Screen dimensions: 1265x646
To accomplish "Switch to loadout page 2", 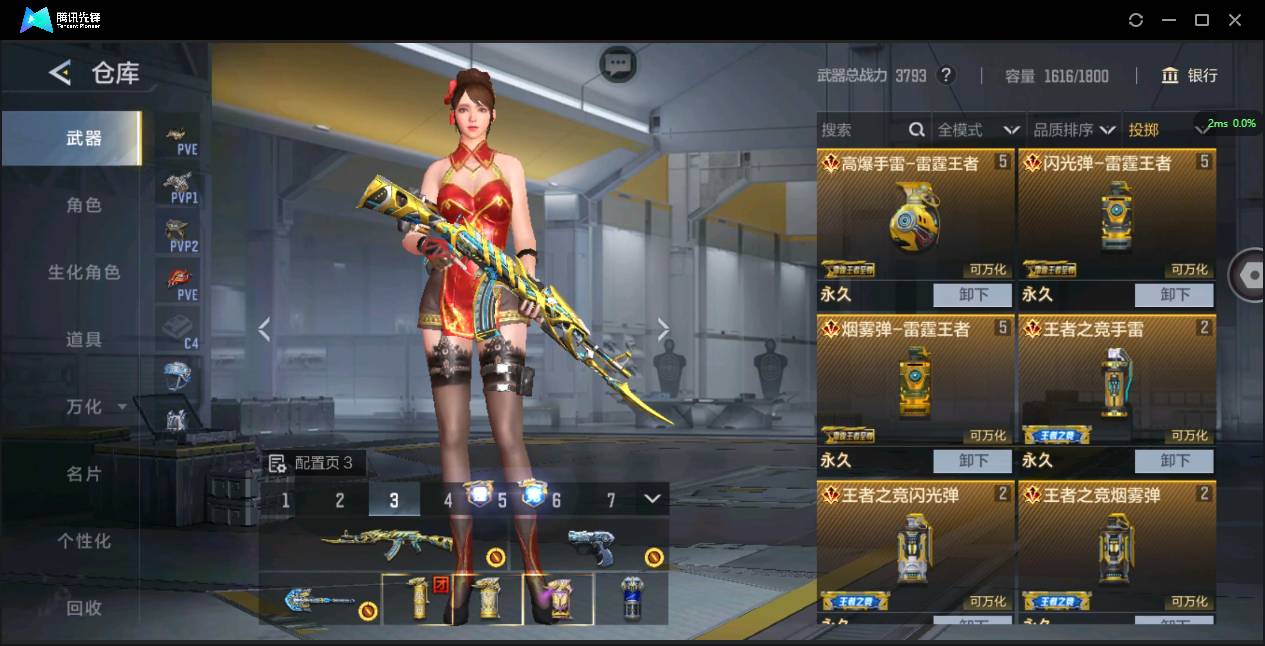I will [340, 500].
